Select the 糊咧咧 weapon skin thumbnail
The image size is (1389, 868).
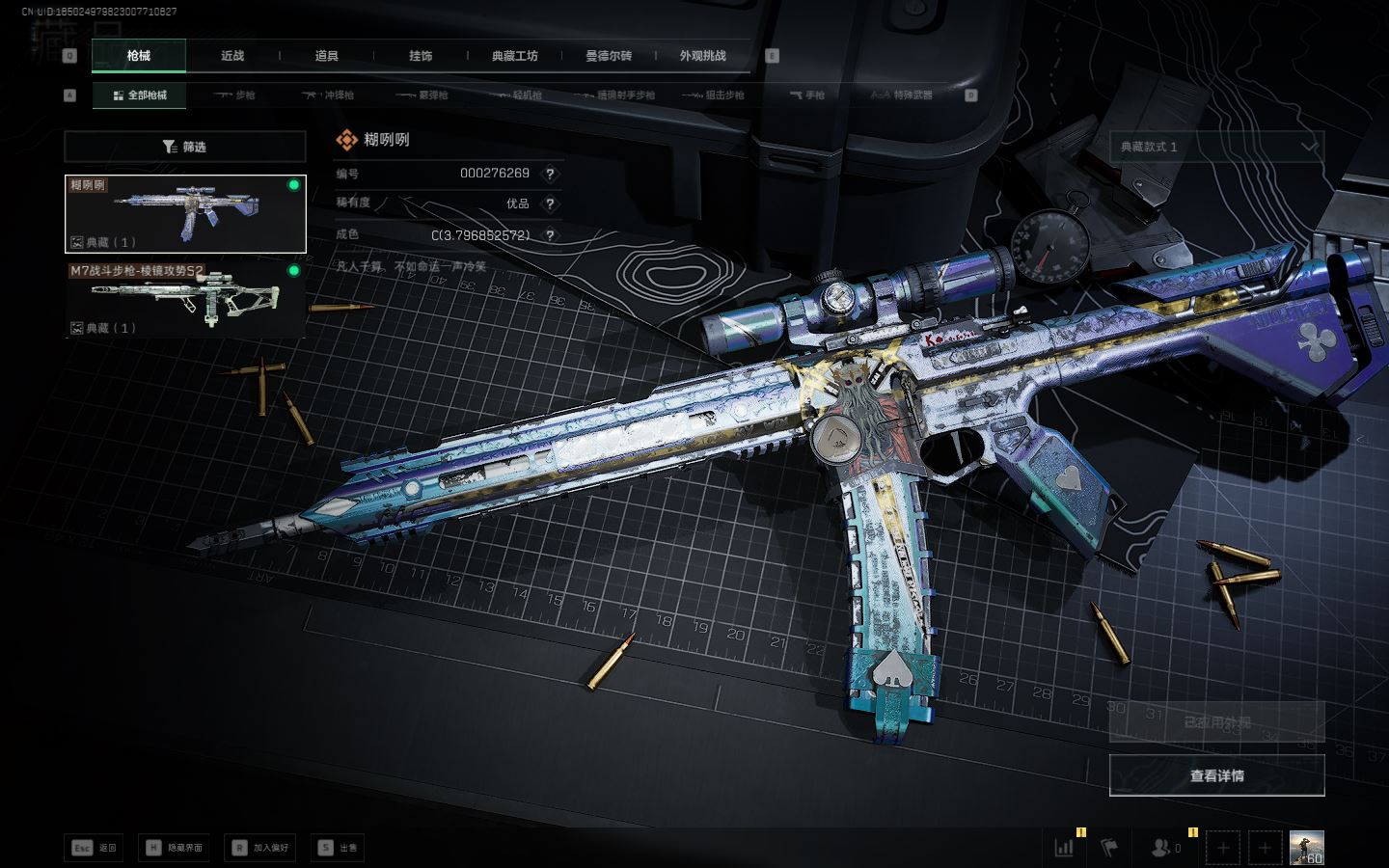tap(185, 214)
